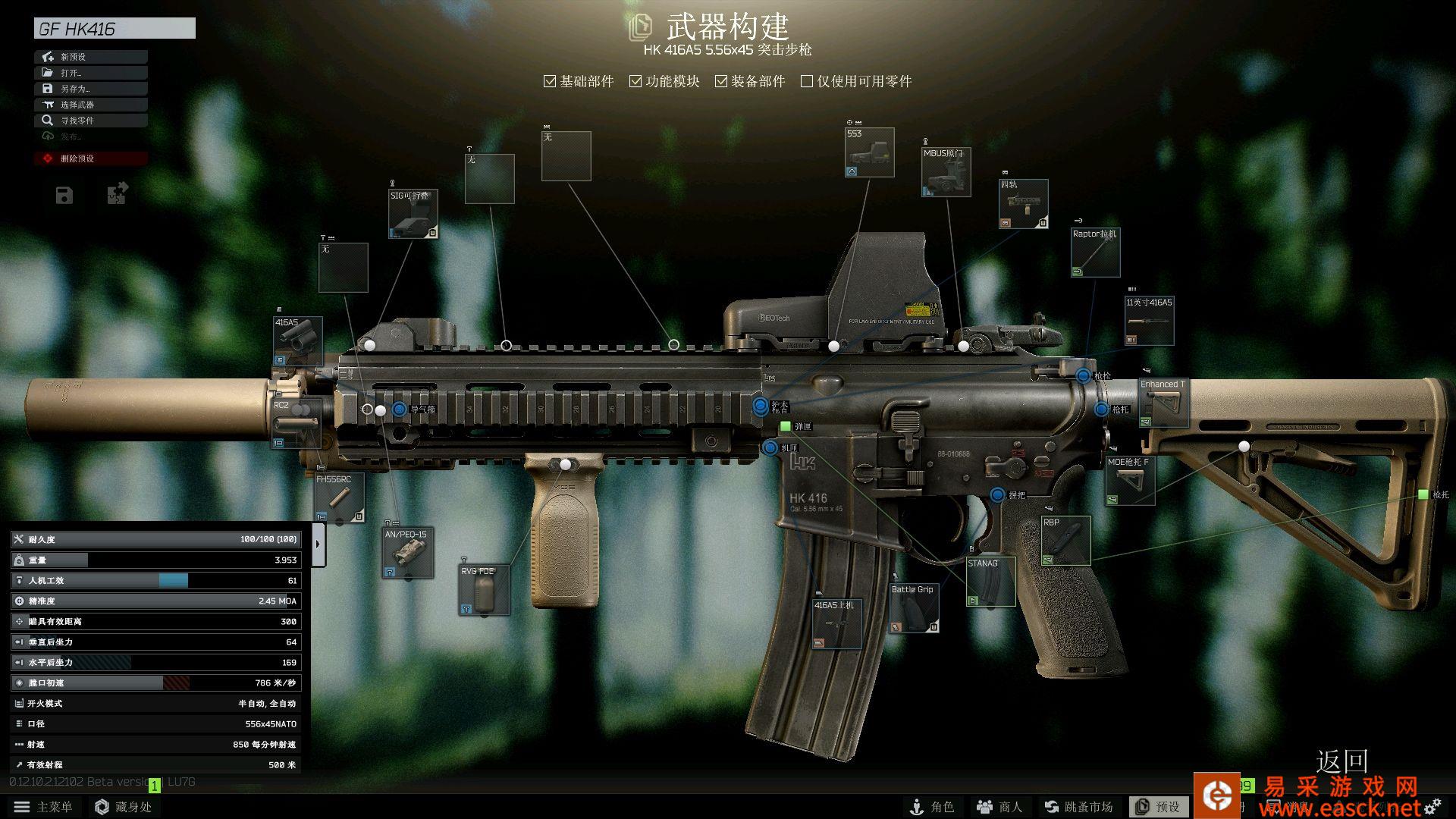This screenshot has width=1456, height=819.
Task: Enable 仅使用可用零件 checkbox
Action: pyautogui.click(x=807, y=81)
